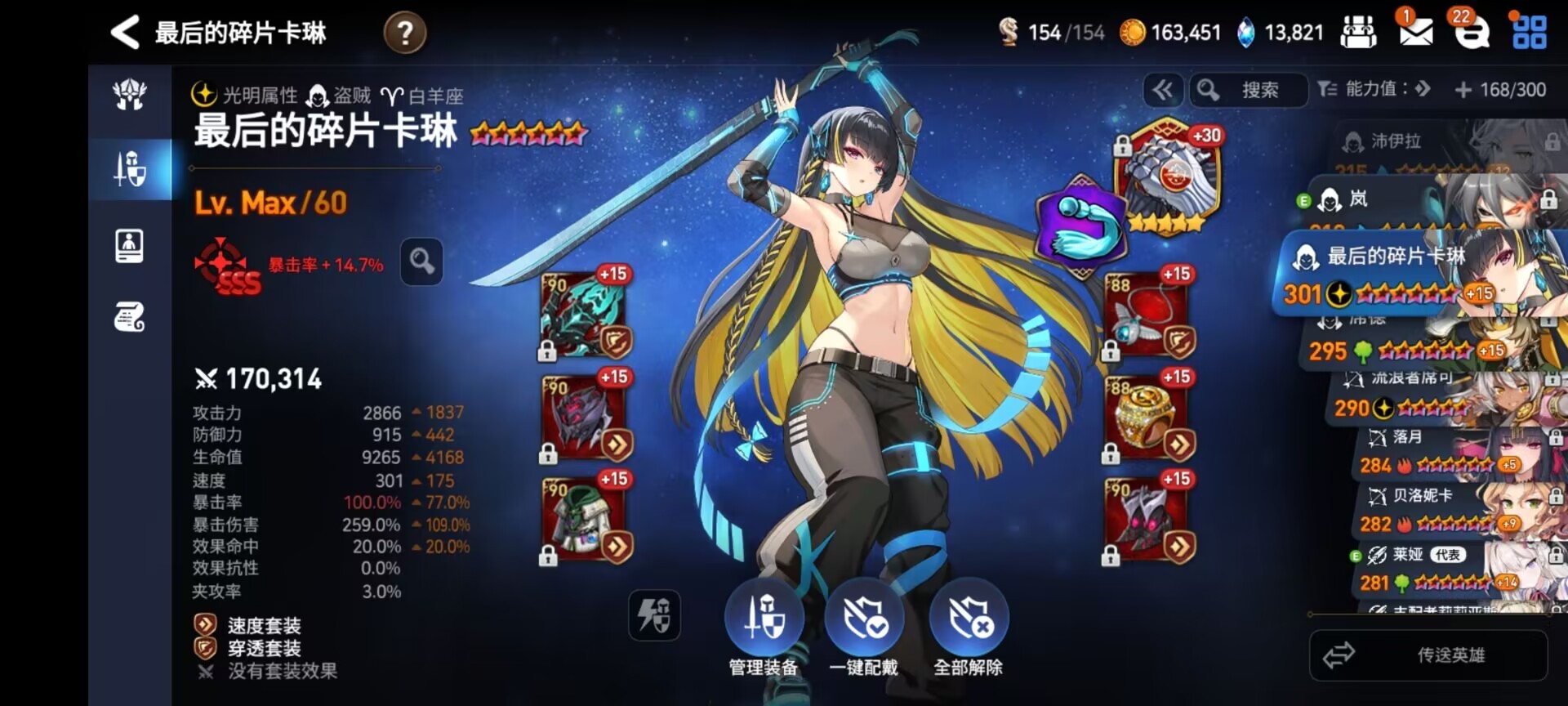This screenshot has width=1568, height=706.
Task: Open the 能力值 sort filter
Action: [1374, 89]
